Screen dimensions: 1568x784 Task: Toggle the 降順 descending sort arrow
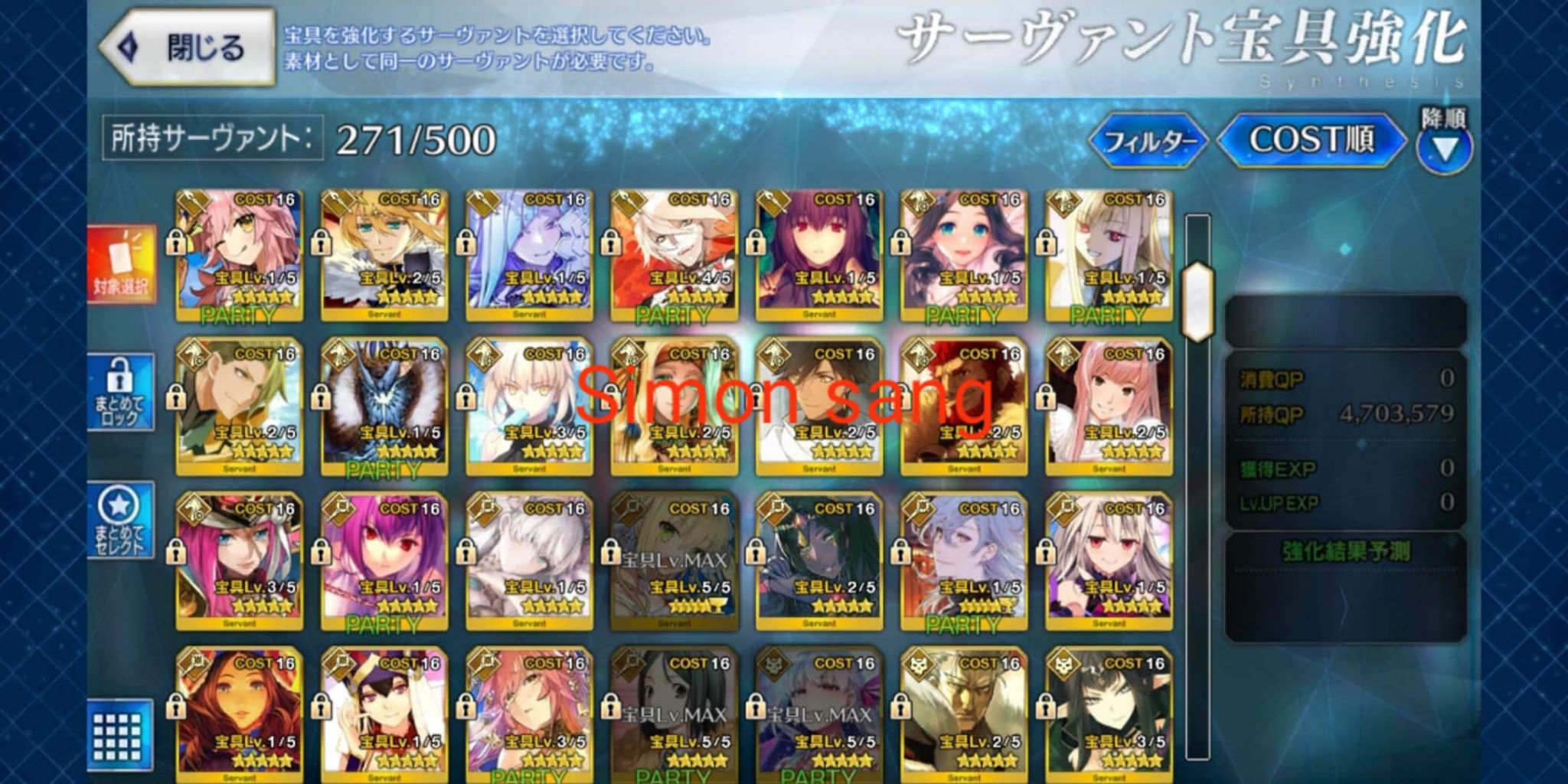pyautogui.click(x=1443, y=145)
